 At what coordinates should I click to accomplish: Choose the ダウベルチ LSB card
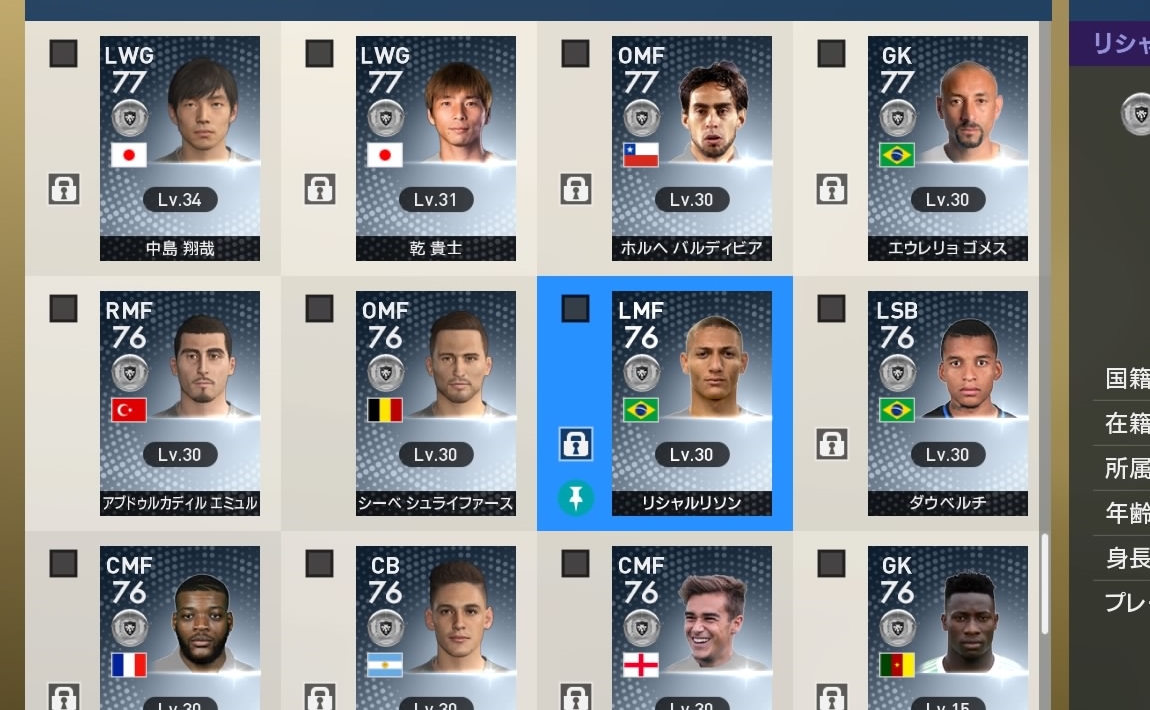coord(948,403)
